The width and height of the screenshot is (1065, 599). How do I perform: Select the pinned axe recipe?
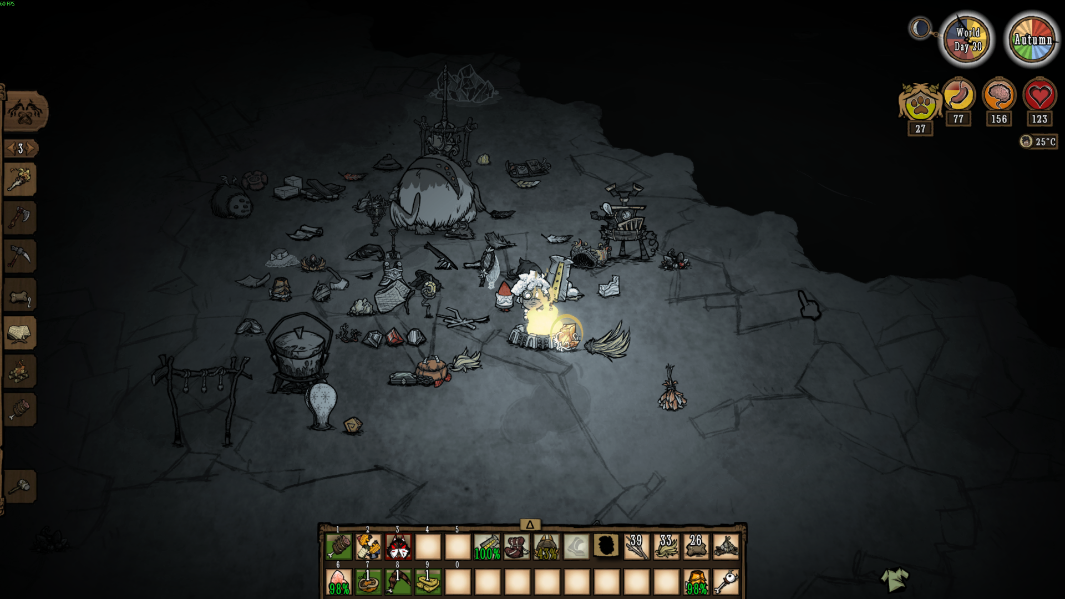click(x=20, y=217)
